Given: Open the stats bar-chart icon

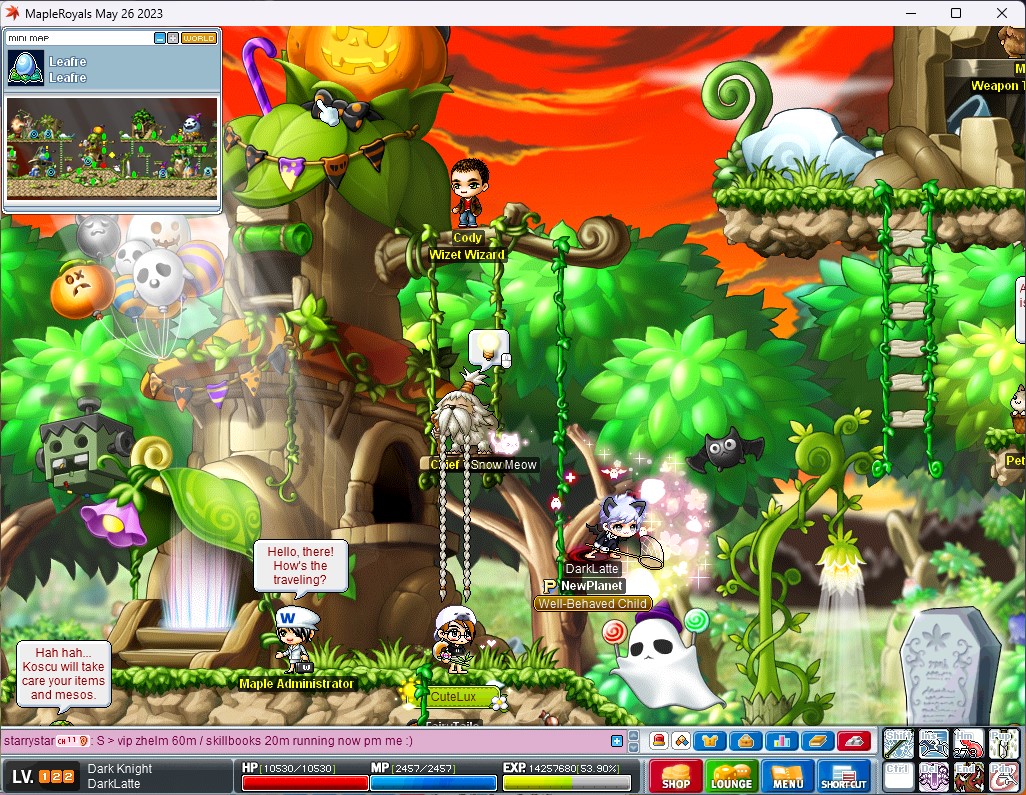Looking at the screenshot, I should coord(780,741).
